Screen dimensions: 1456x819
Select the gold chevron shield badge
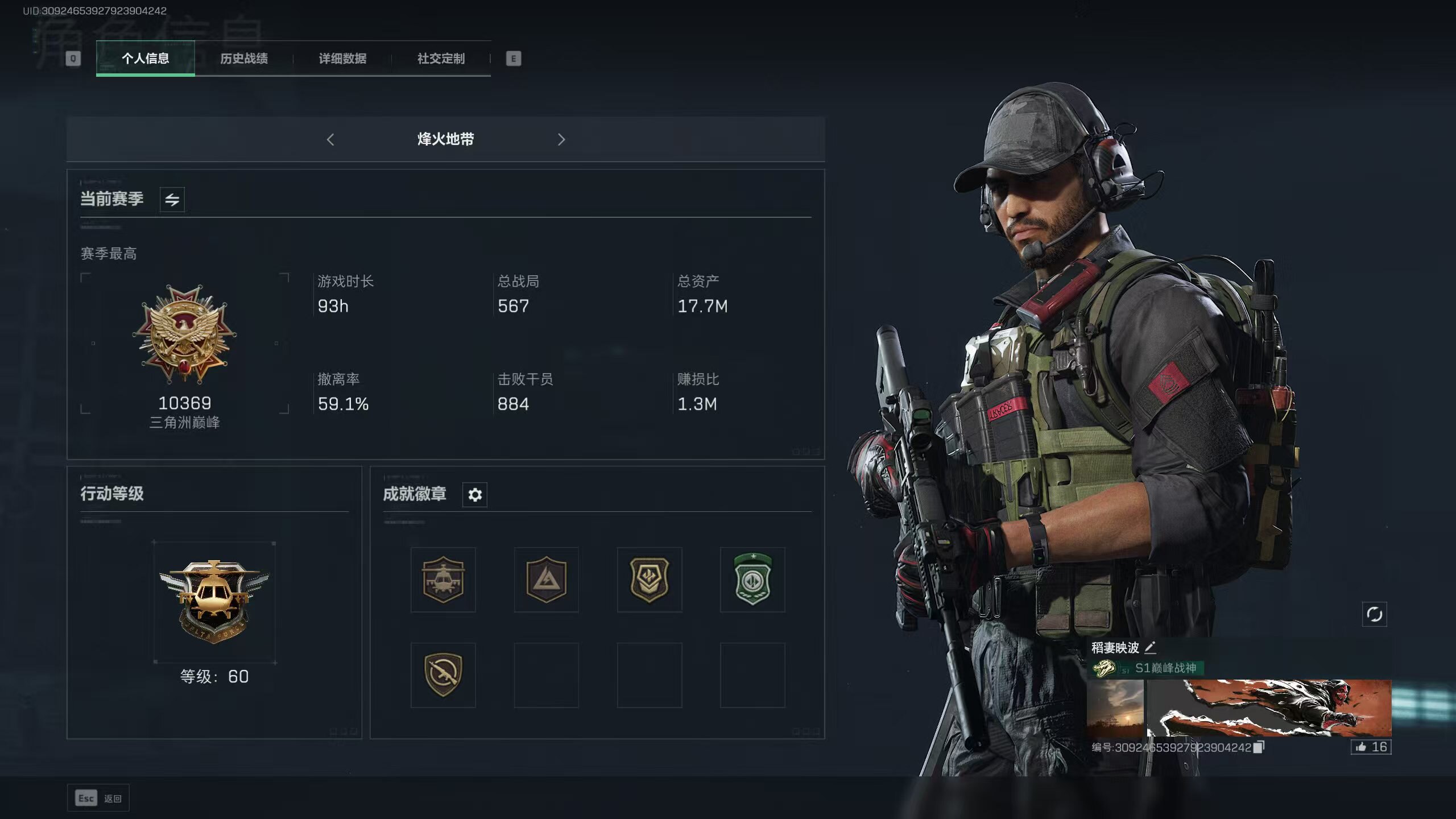pos(650,580)
